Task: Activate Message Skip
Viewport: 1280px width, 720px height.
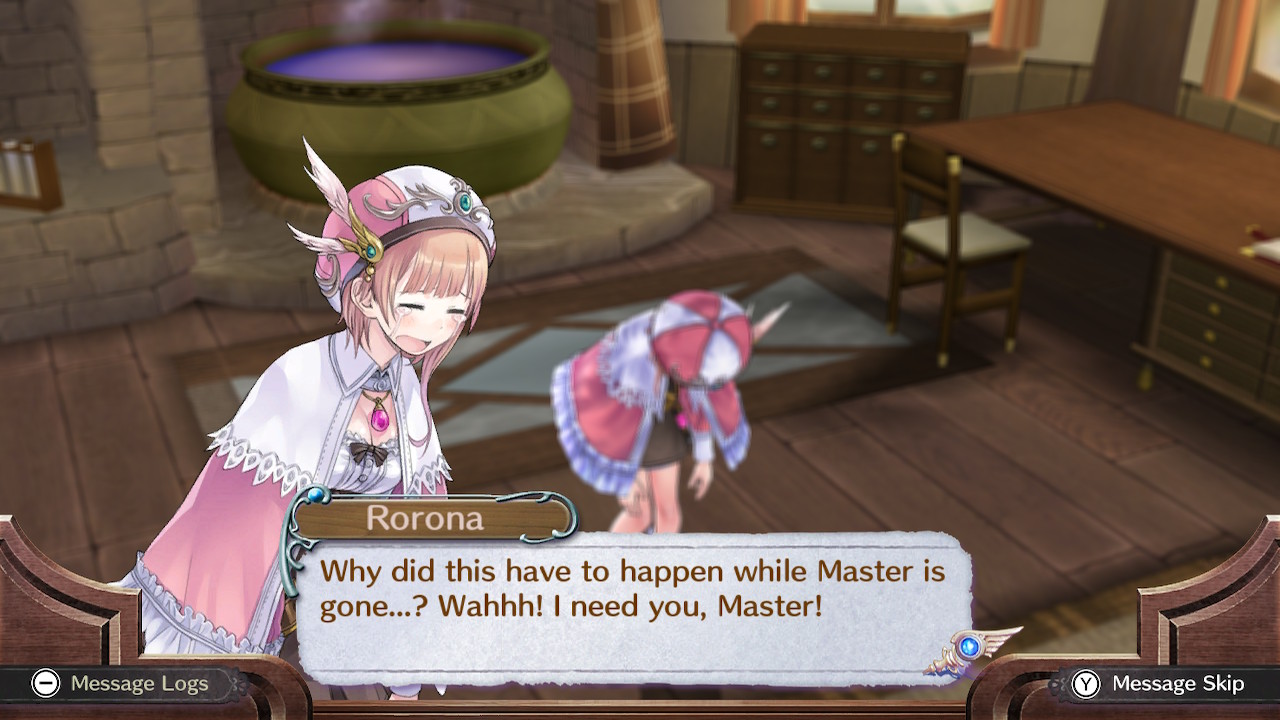Action: point(1159,684)
